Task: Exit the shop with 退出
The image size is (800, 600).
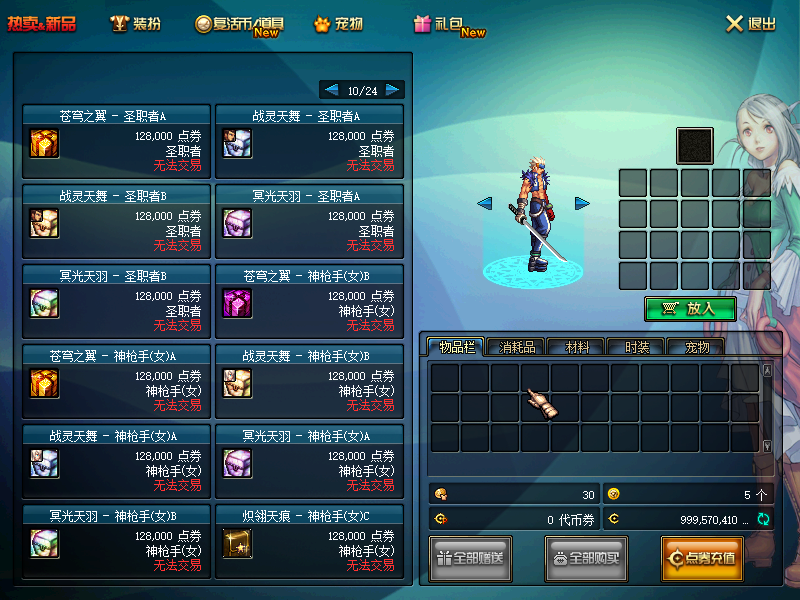Action: point(750,24)
